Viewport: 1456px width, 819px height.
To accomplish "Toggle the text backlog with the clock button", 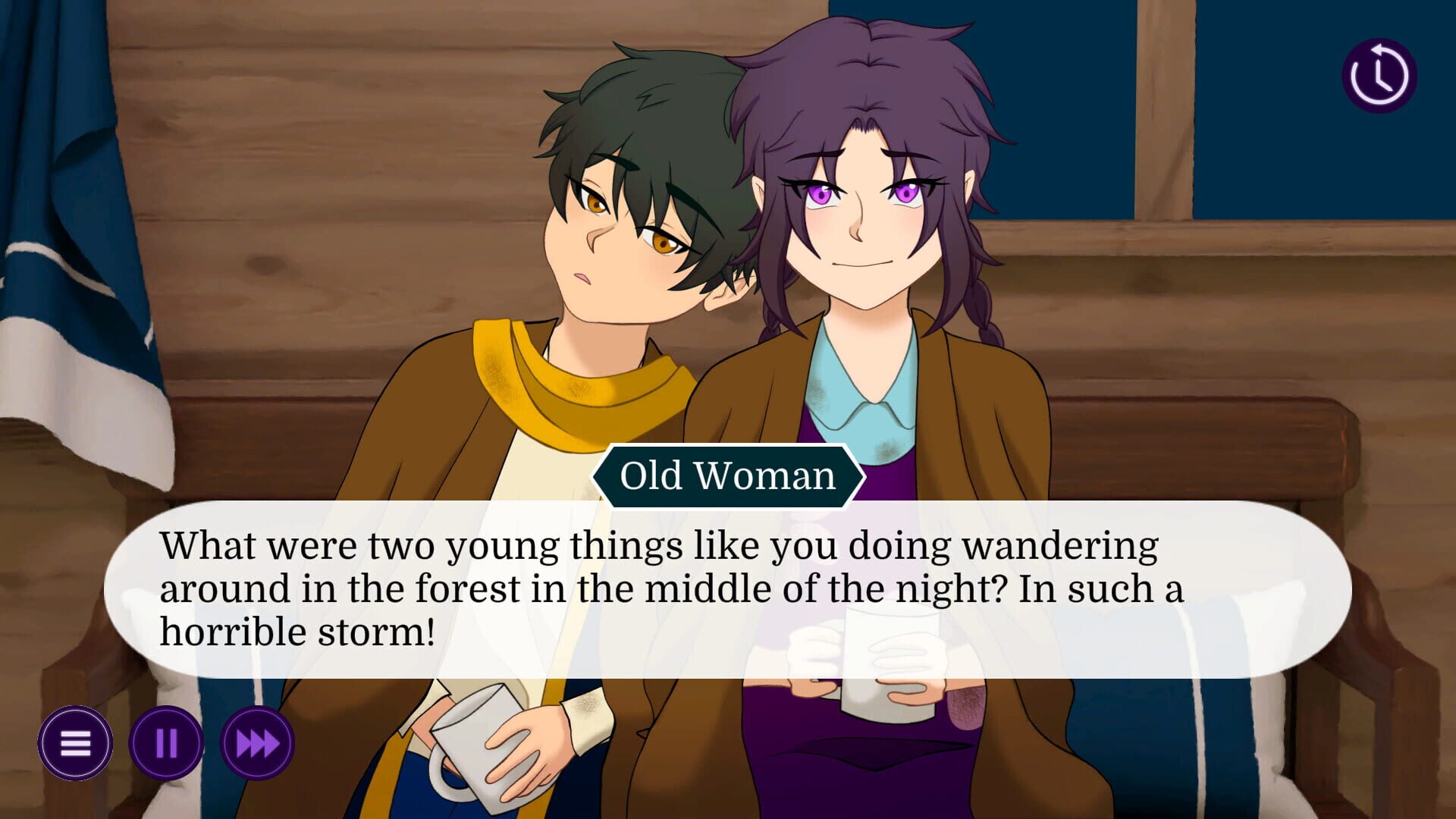I will tap(1379, 74).
